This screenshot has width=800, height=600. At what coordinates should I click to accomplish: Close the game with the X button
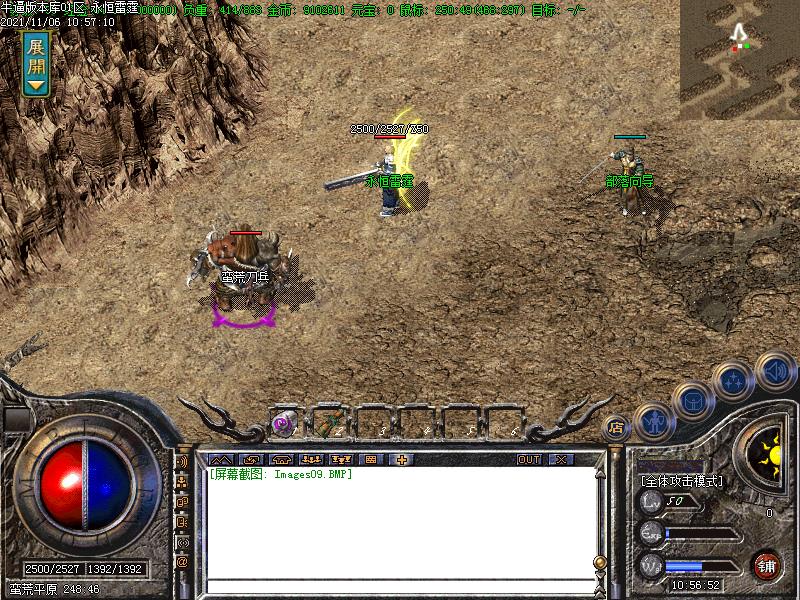pos(560,459)
